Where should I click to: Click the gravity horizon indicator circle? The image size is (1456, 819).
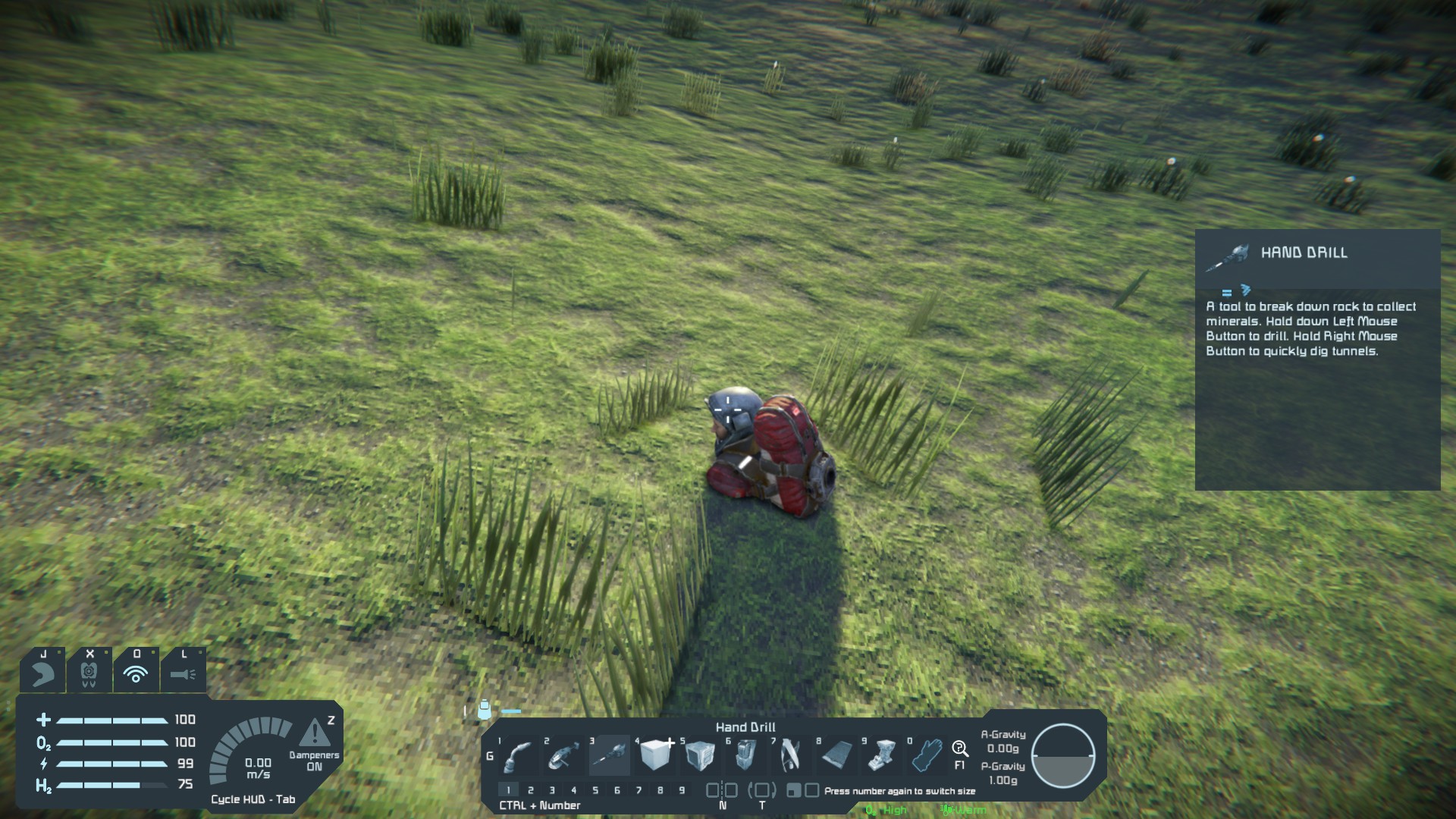pos(1063,755)
